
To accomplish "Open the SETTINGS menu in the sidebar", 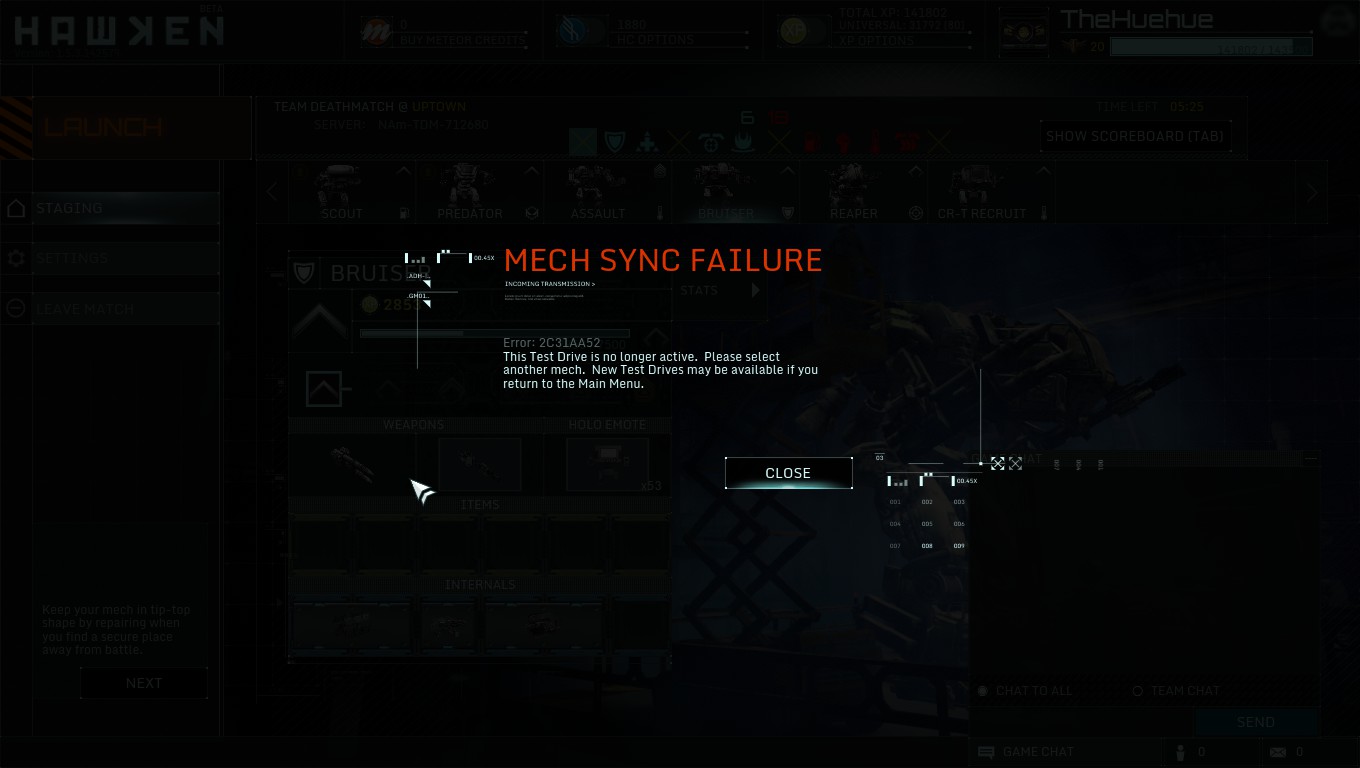I will (72, 257).
